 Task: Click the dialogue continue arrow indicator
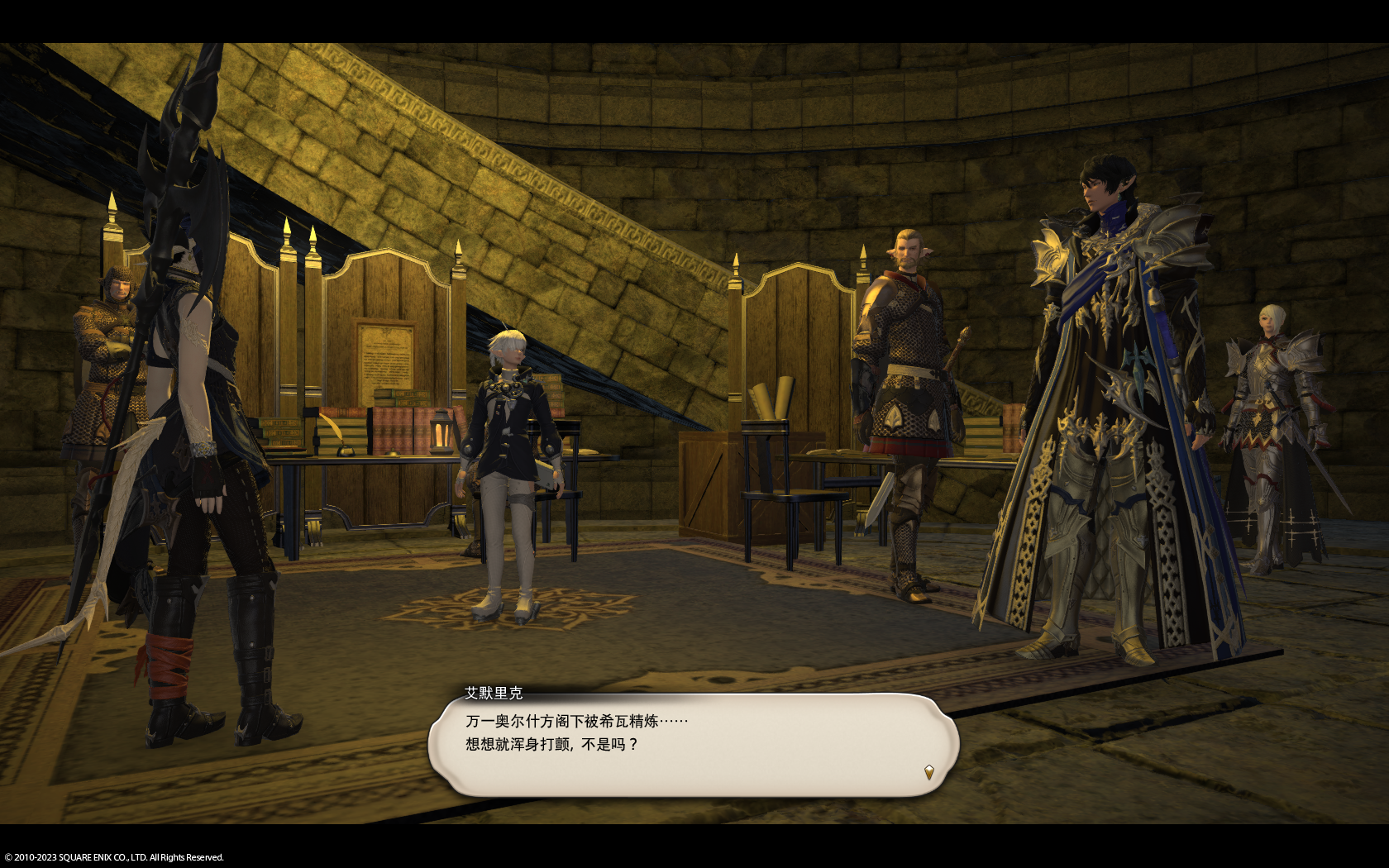pos(929,772)
